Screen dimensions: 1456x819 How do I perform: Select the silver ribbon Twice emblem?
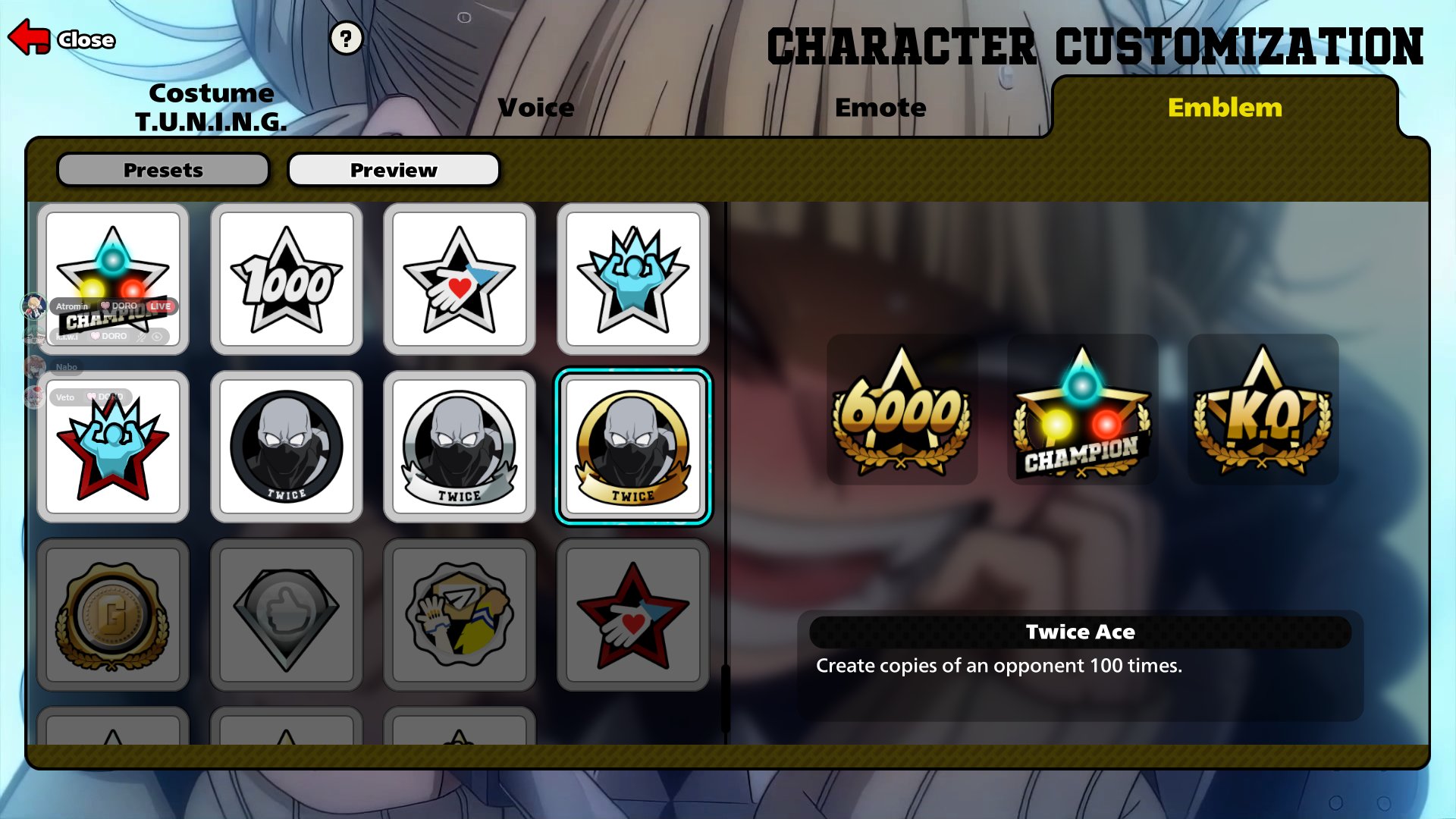click(x=460, y=447)
